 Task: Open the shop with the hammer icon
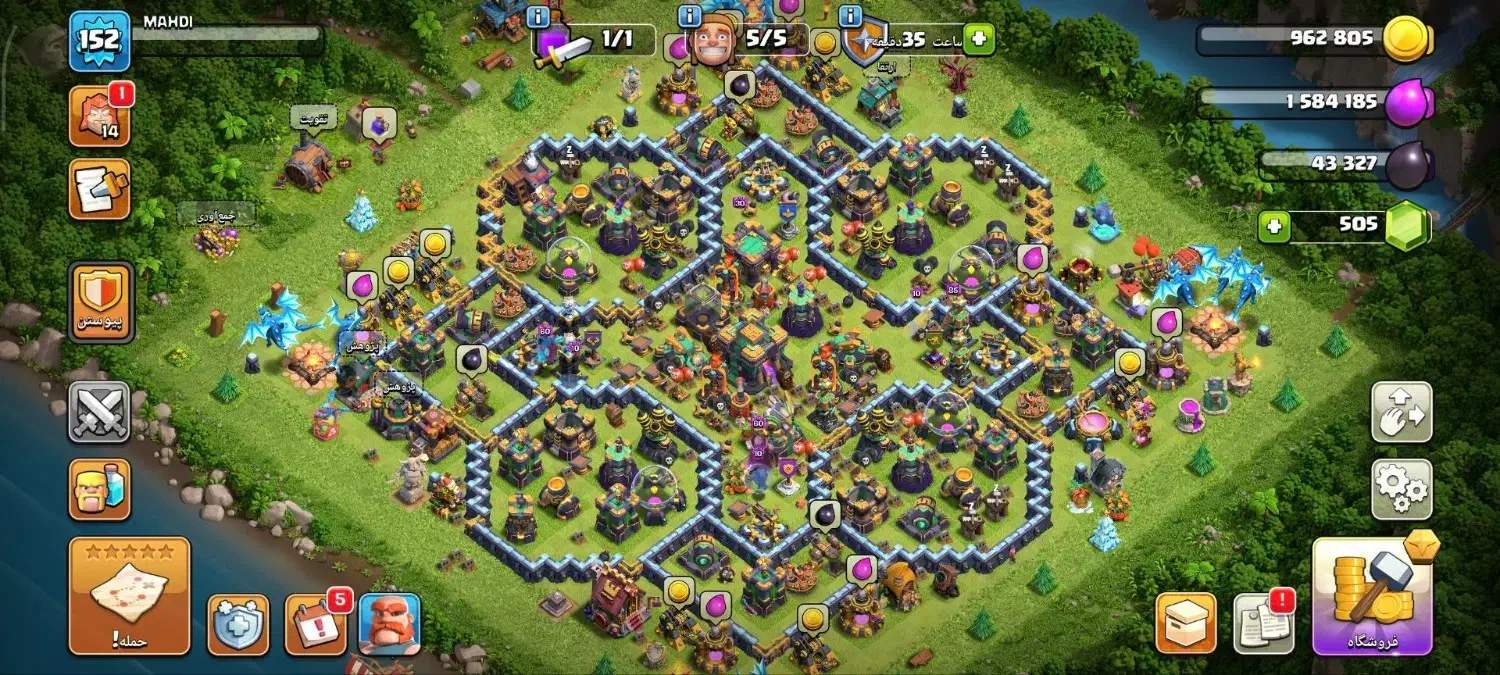click(x=1372, y=597)
